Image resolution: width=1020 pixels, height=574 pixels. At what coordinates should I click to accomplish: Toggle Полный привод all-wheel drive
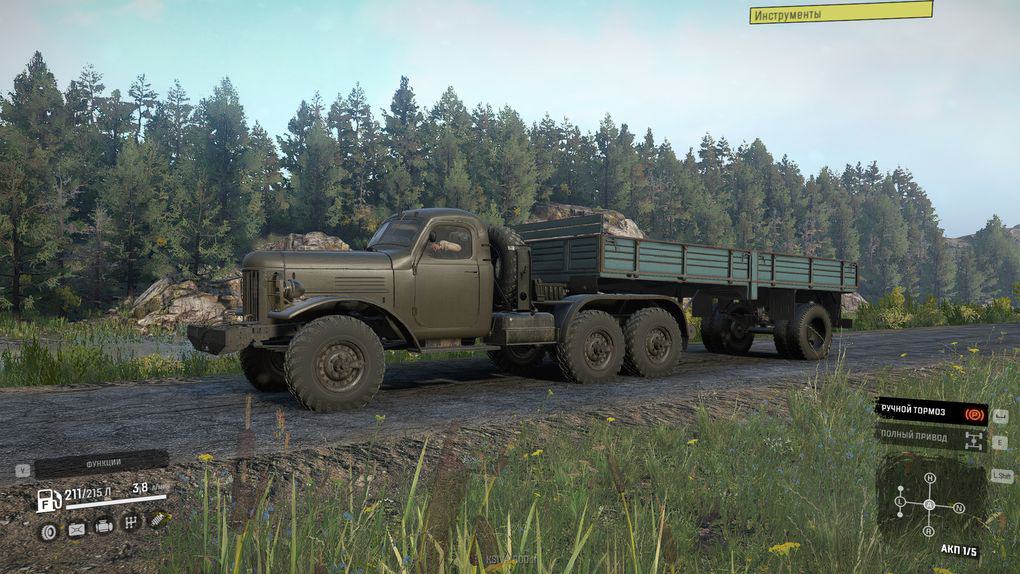930,438
